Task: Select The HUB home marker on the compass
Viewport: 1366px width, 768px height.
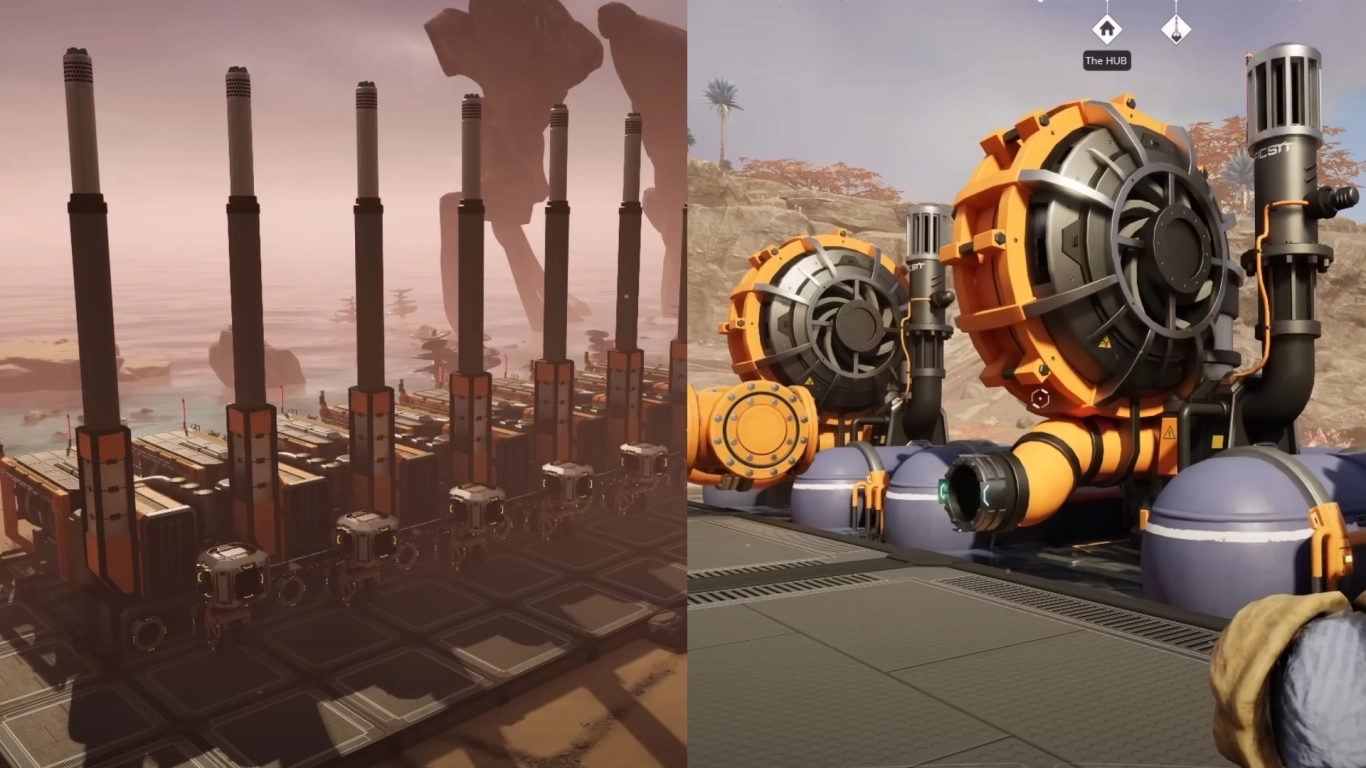Action: point(1107,30)
